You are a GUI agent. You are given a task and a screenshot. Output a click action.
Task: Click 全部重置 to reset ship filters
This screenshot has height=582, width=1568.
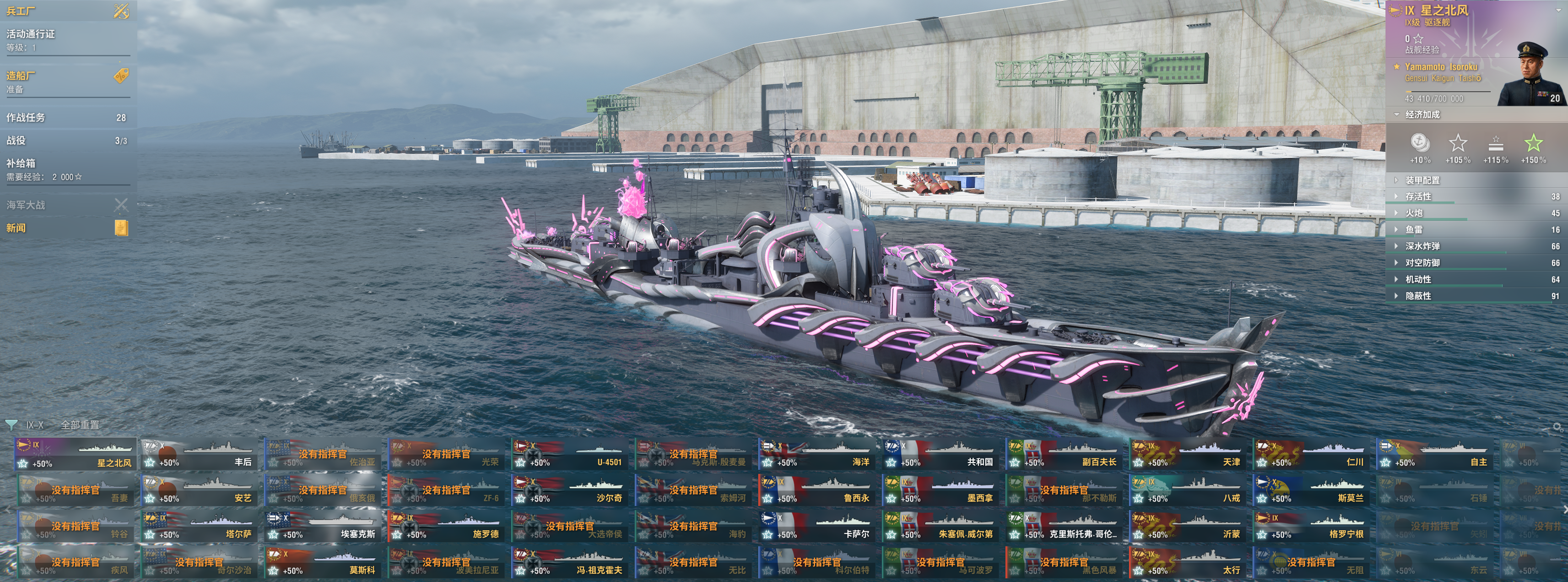pos(80,425)
